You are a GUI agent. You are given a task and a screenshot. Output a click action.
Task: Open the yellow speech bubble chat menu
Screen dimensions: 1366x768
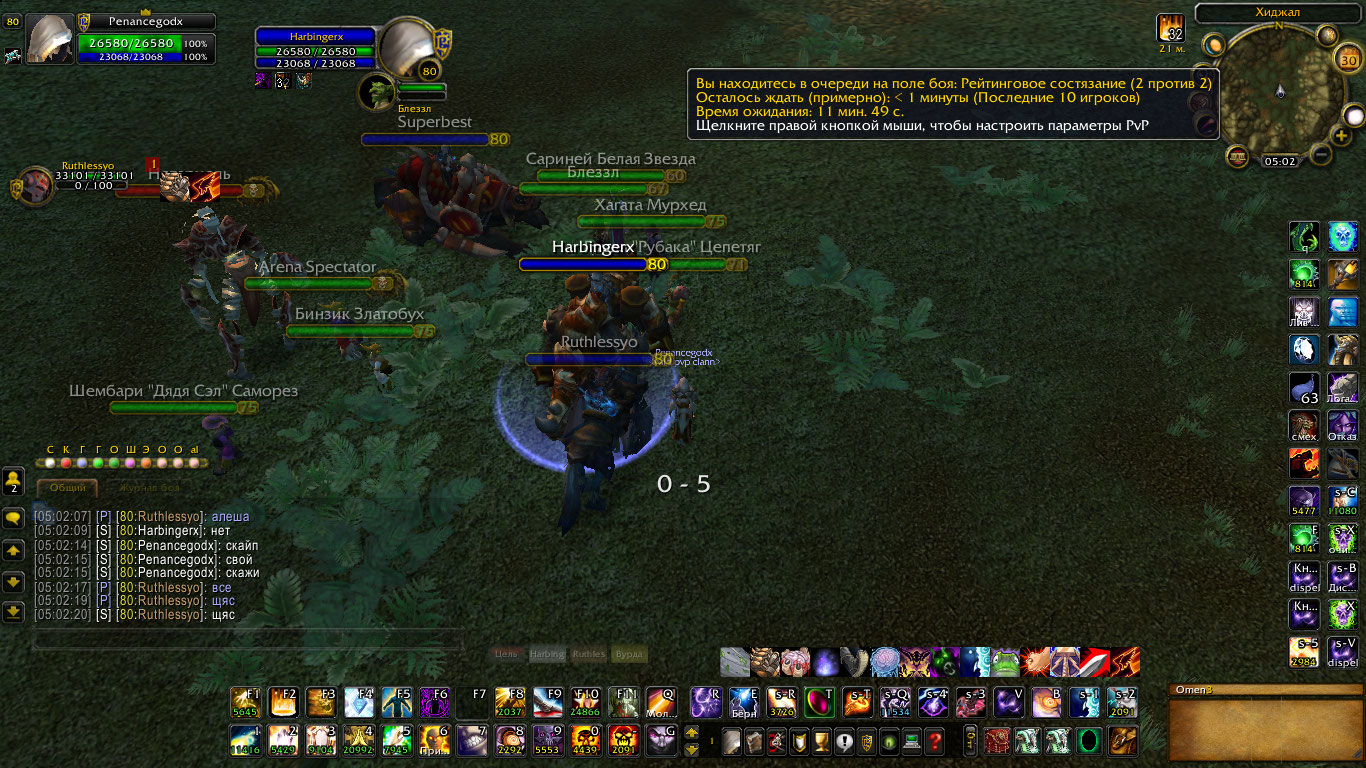click(x=14, y=518)
